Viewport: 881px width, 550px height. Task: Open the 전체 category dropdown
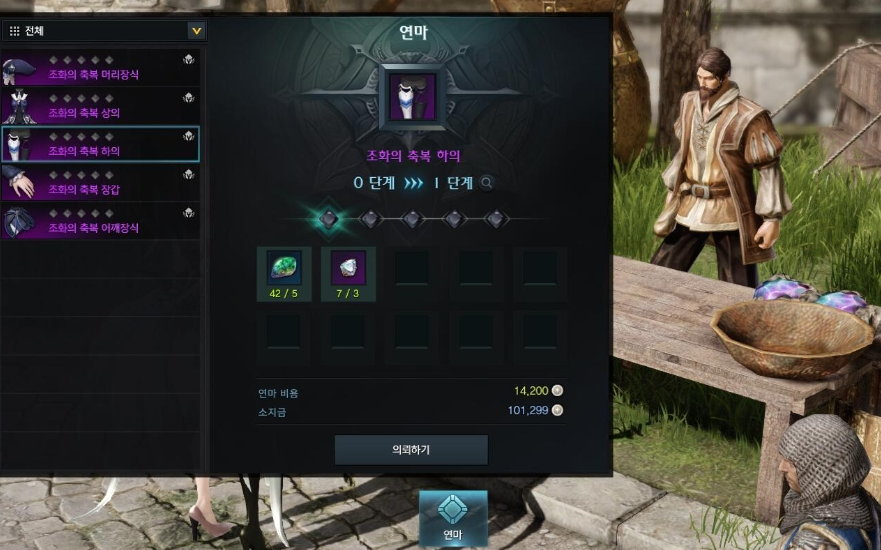click(x=196, y=31)
